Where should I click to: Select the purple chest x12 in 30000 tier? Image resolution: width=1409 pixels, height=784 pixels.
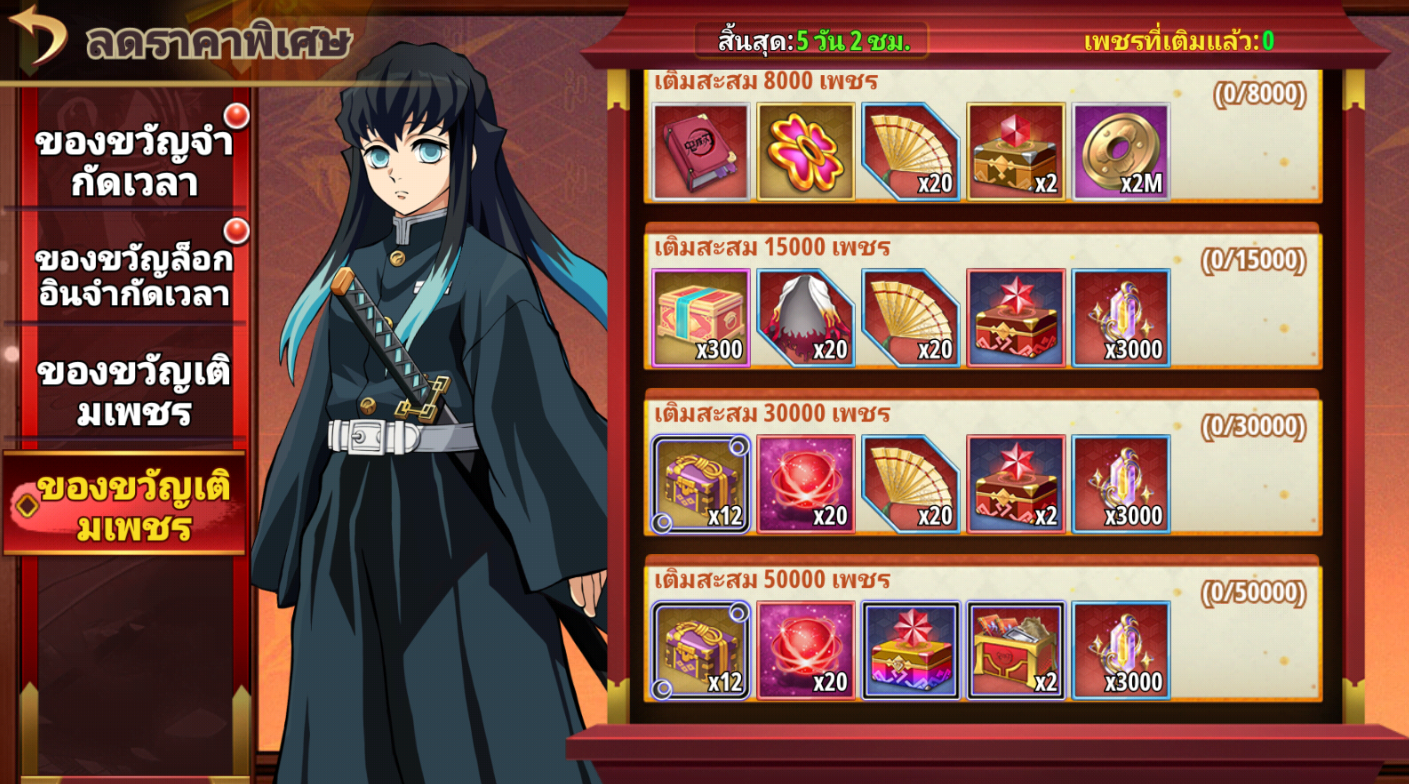click(700, 484)
